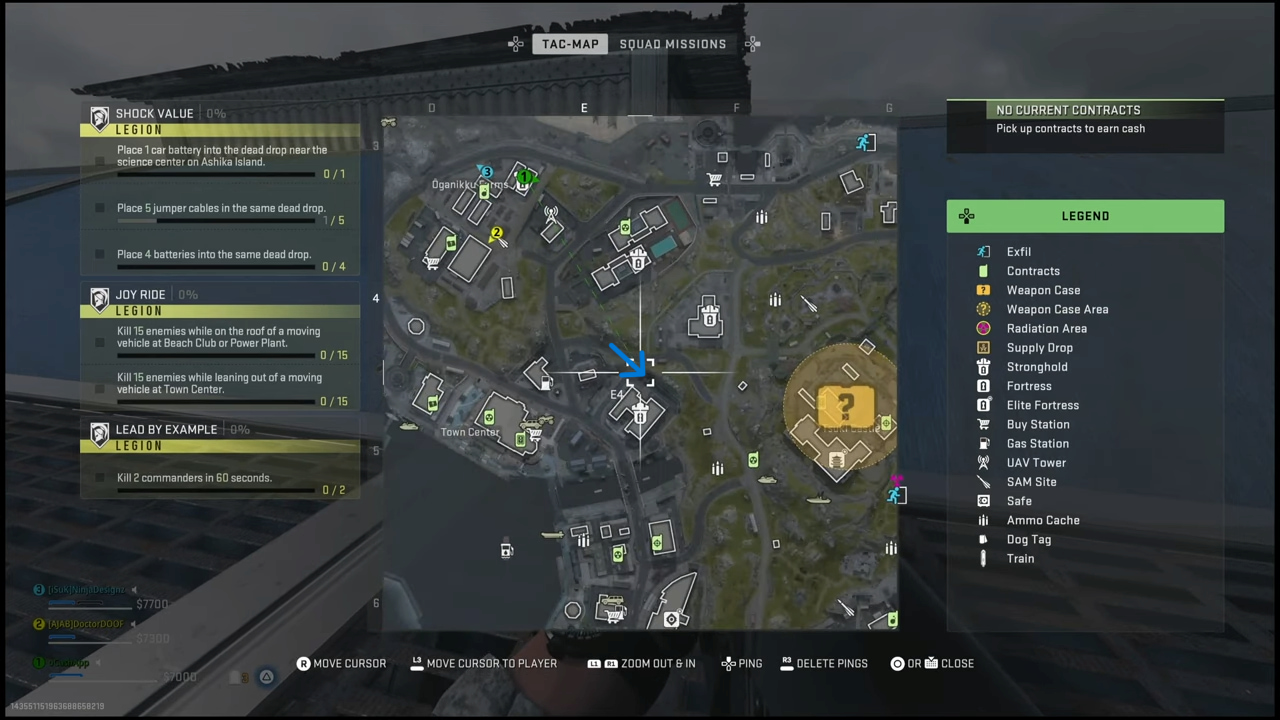
Task: Select the Radiation Area legend entry
Action: [x=1046, y=328]
